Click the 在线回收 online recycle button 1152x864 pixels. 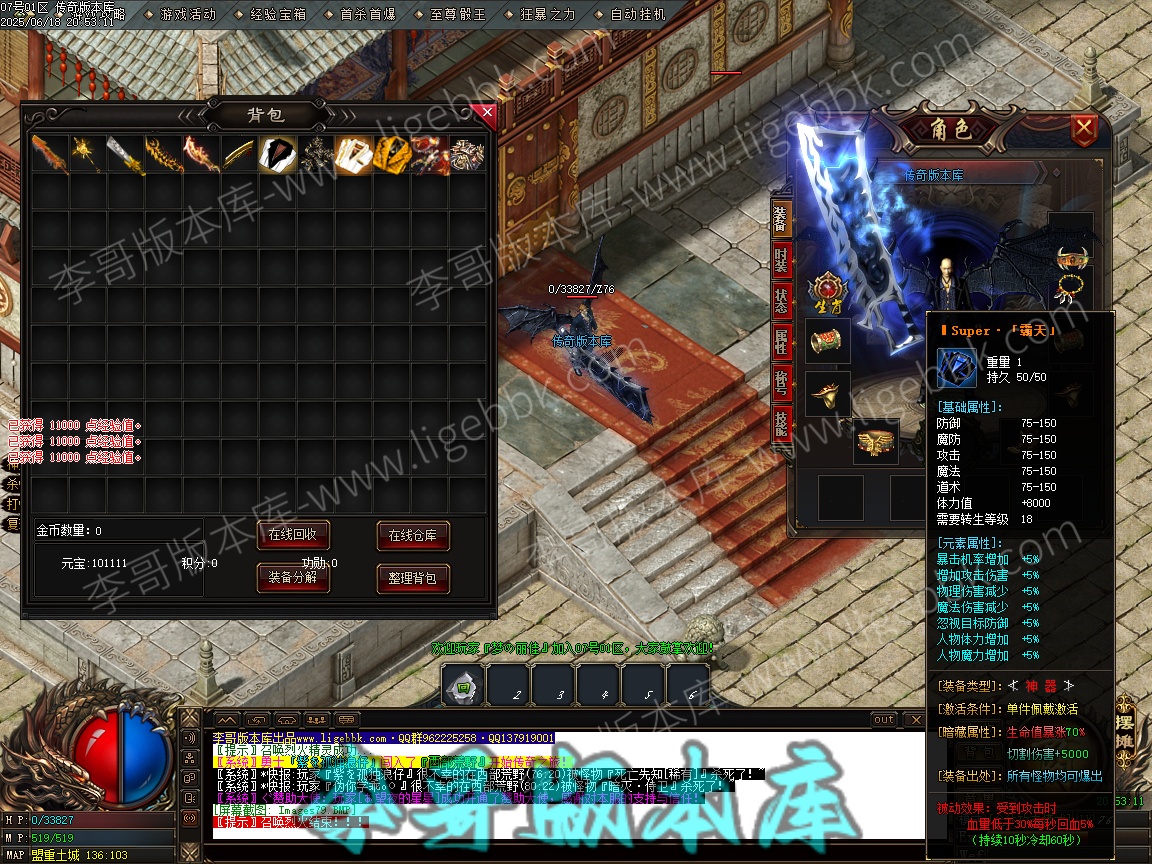tap(293, 535)
